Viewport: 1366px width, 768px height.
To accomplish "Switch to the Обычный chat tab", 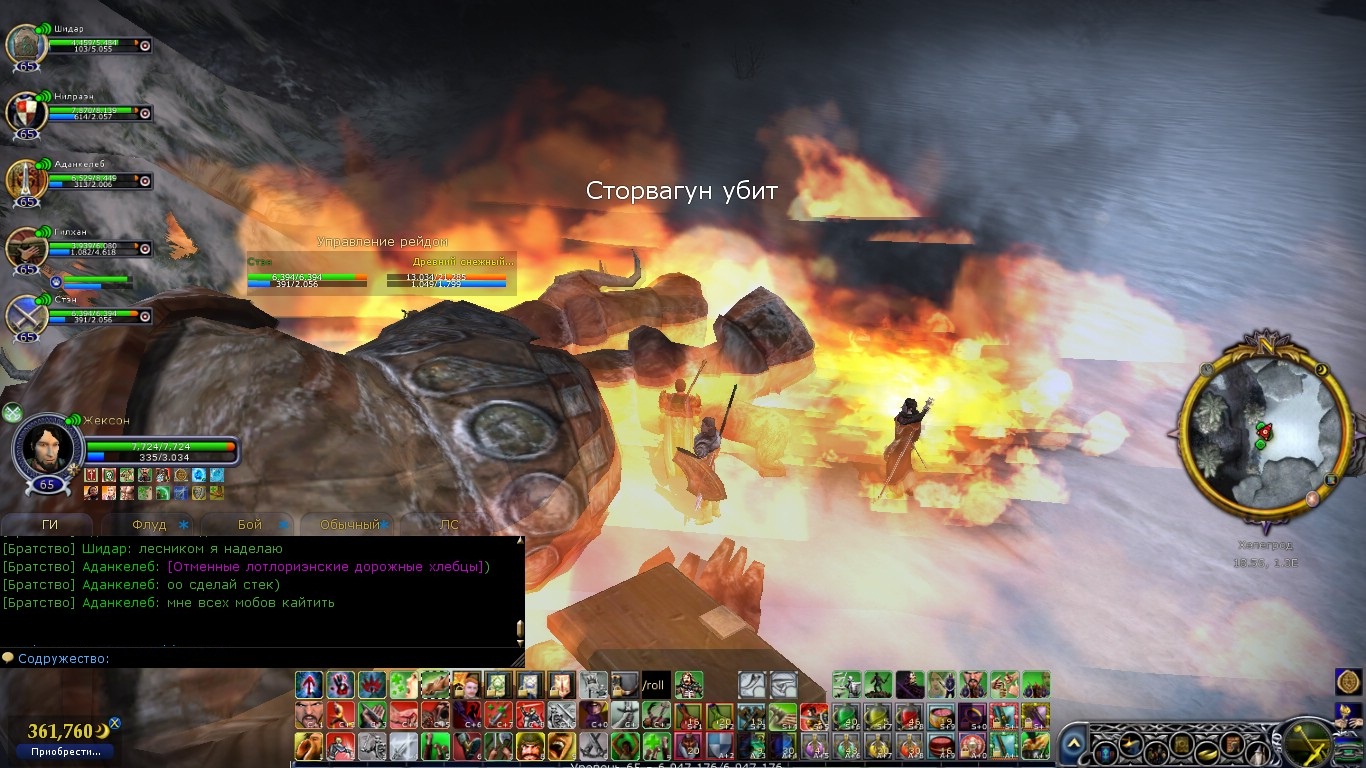I will click(349, 524).
